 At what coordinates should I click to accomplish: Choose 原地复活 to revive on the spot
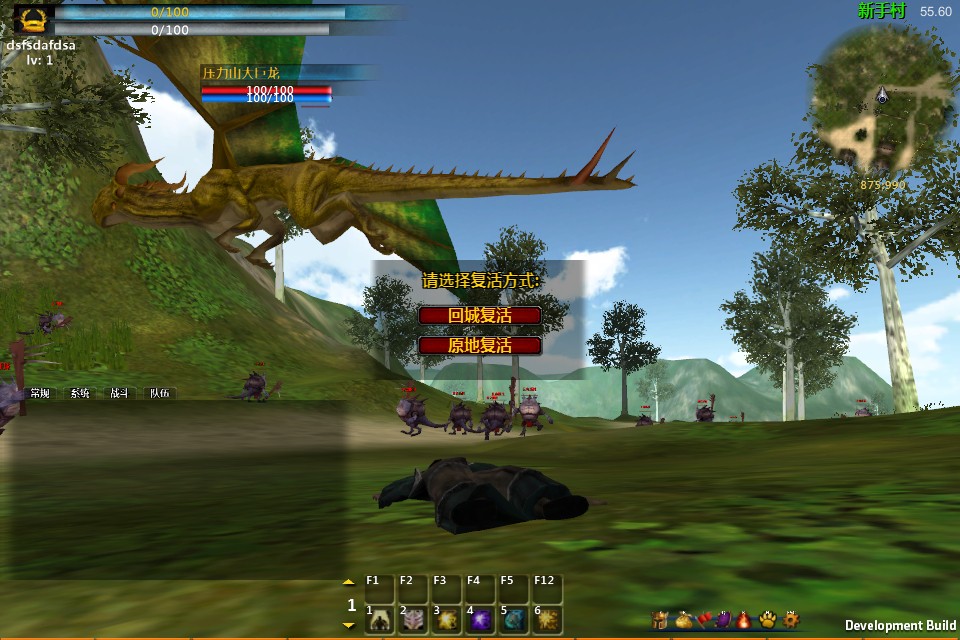(x=480, y=346)
